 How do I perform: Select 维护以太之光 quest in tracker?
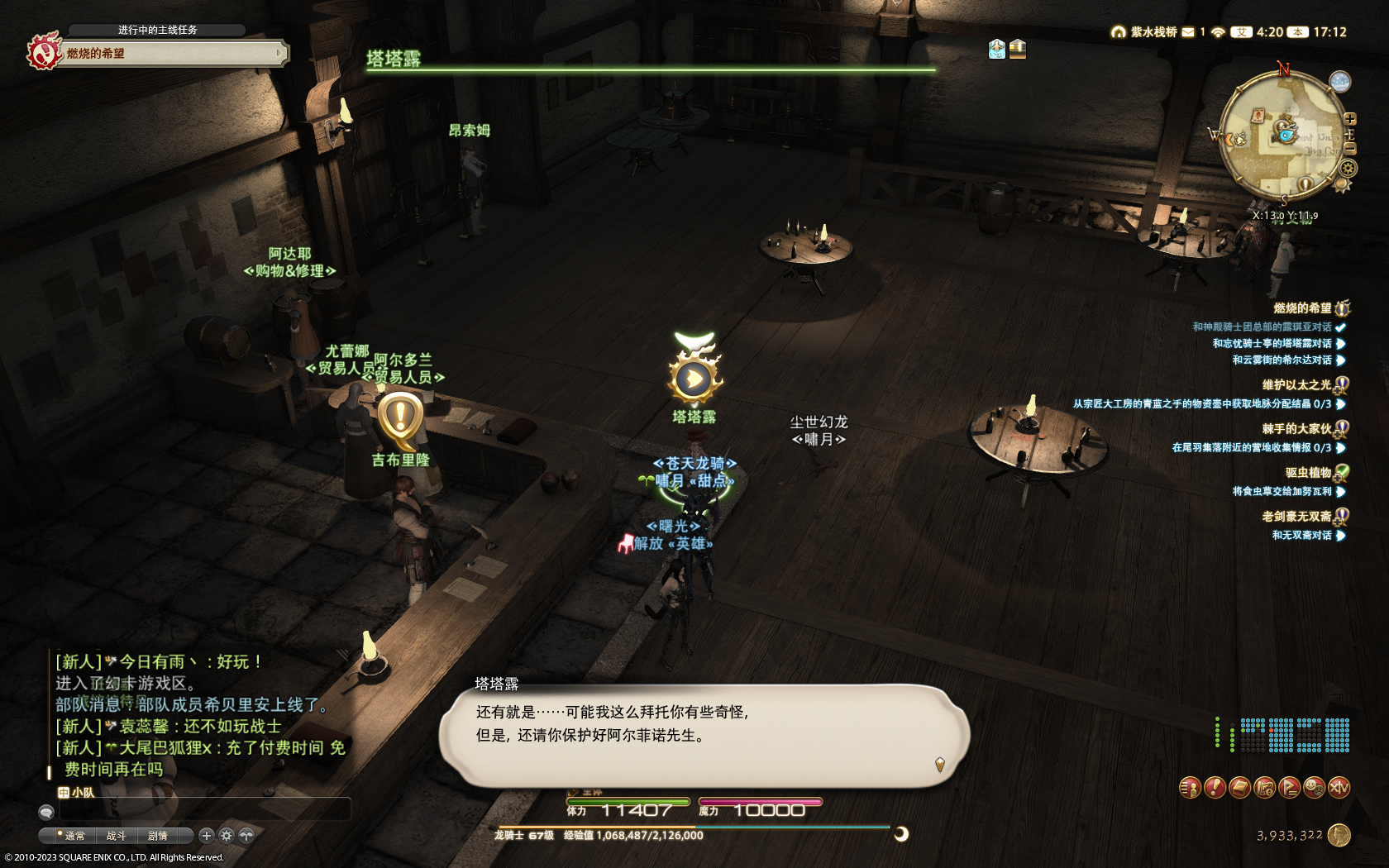[1296, 384]
